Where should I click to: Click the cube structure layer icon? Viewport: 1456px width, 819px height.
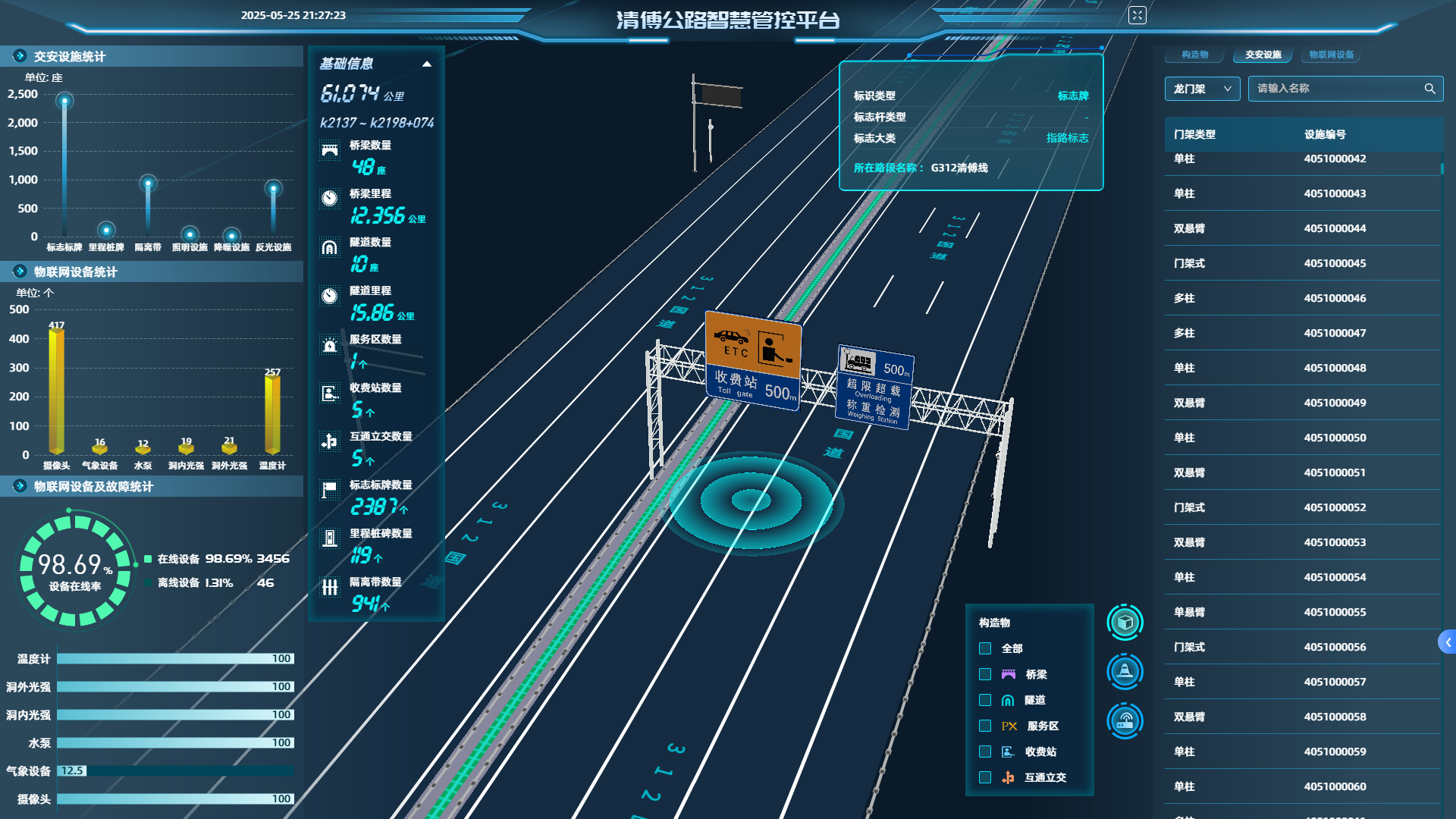click(1125, 623)
